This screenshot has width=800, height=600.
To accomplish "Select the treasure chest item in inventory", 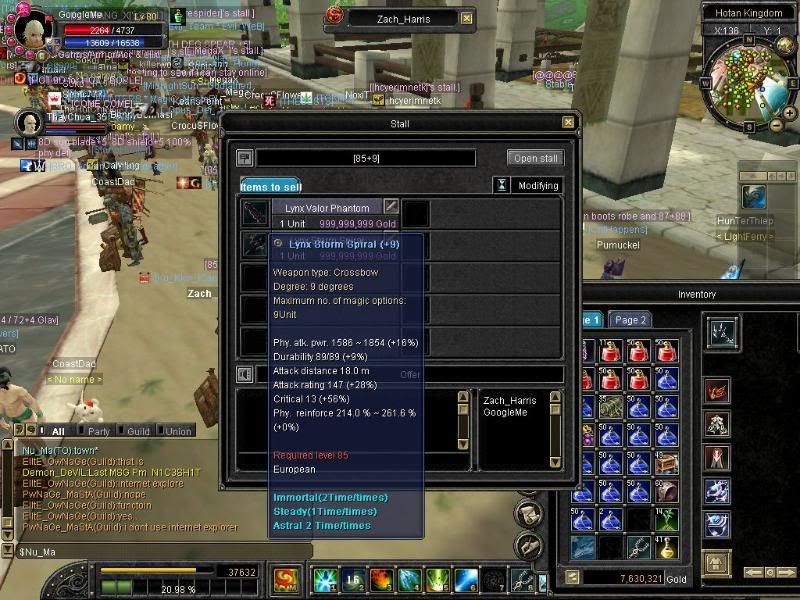I will click(667, 463).
